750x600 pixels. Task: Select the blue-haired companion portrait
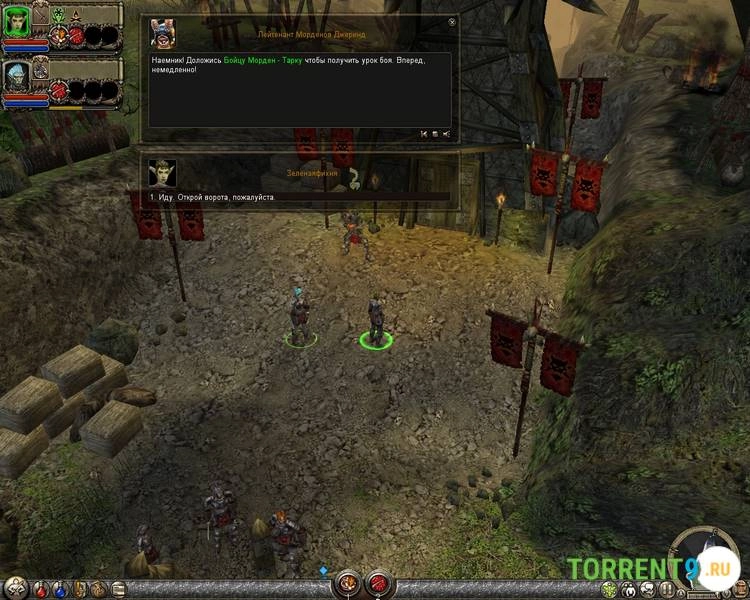(17, 75)
